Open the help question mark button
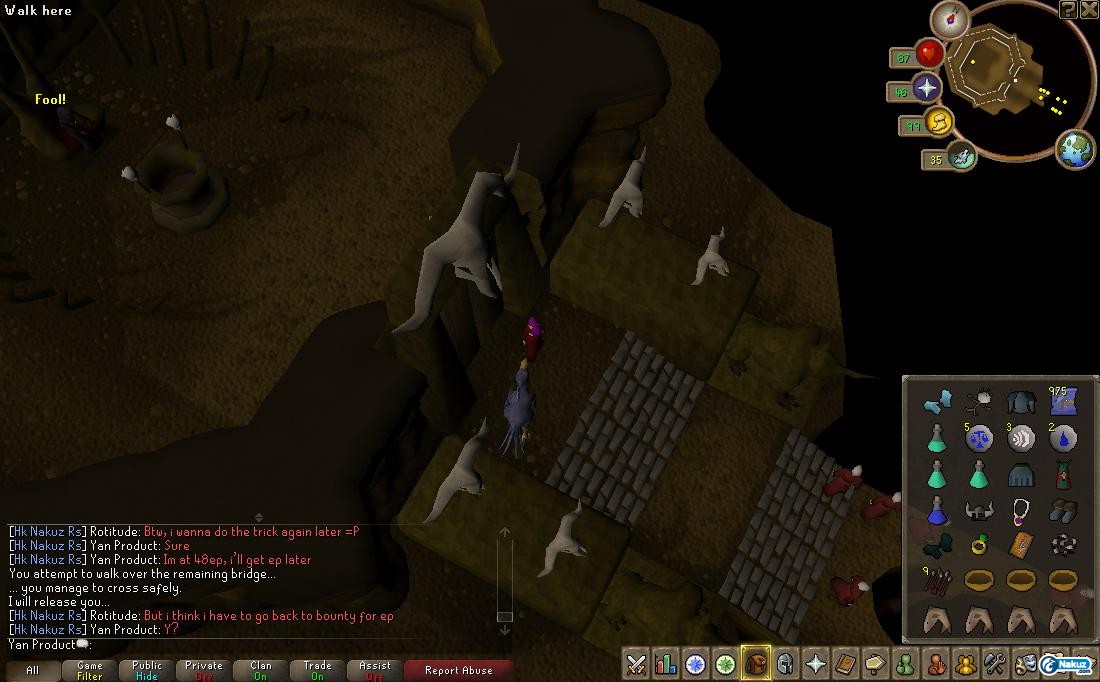 click(1068, 9)
